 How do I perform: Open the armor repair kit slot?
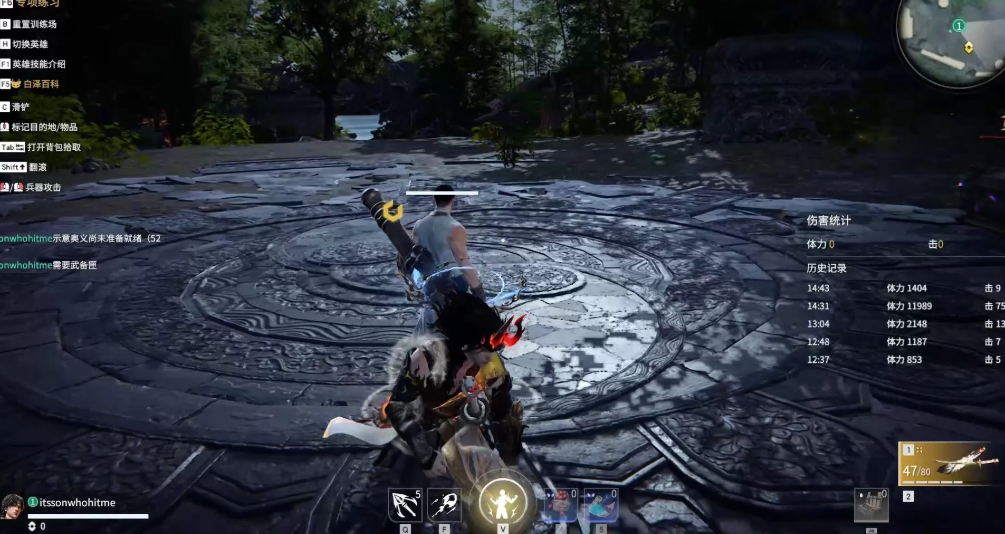tap(870, 504)
